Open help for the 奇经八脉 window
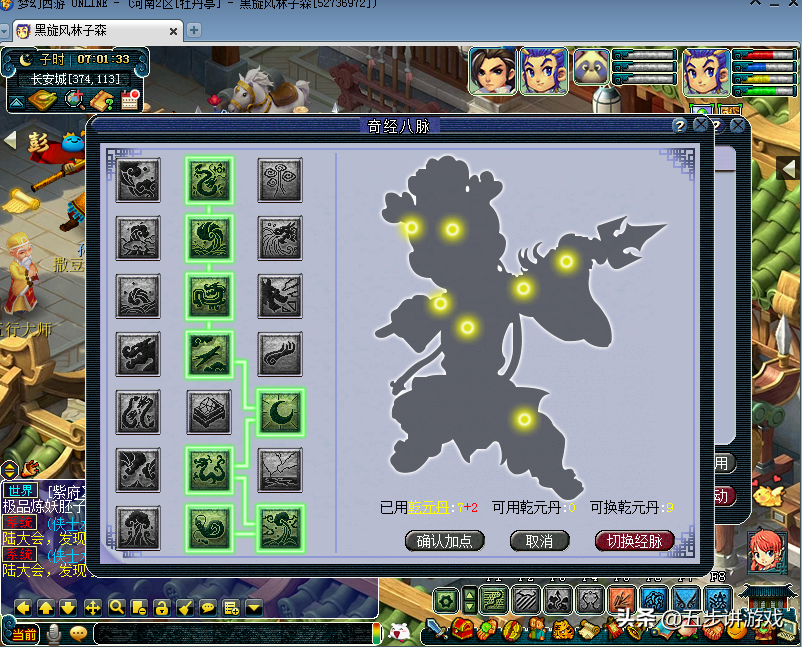This screenshot has width=802, height=647. coord(679,126)
